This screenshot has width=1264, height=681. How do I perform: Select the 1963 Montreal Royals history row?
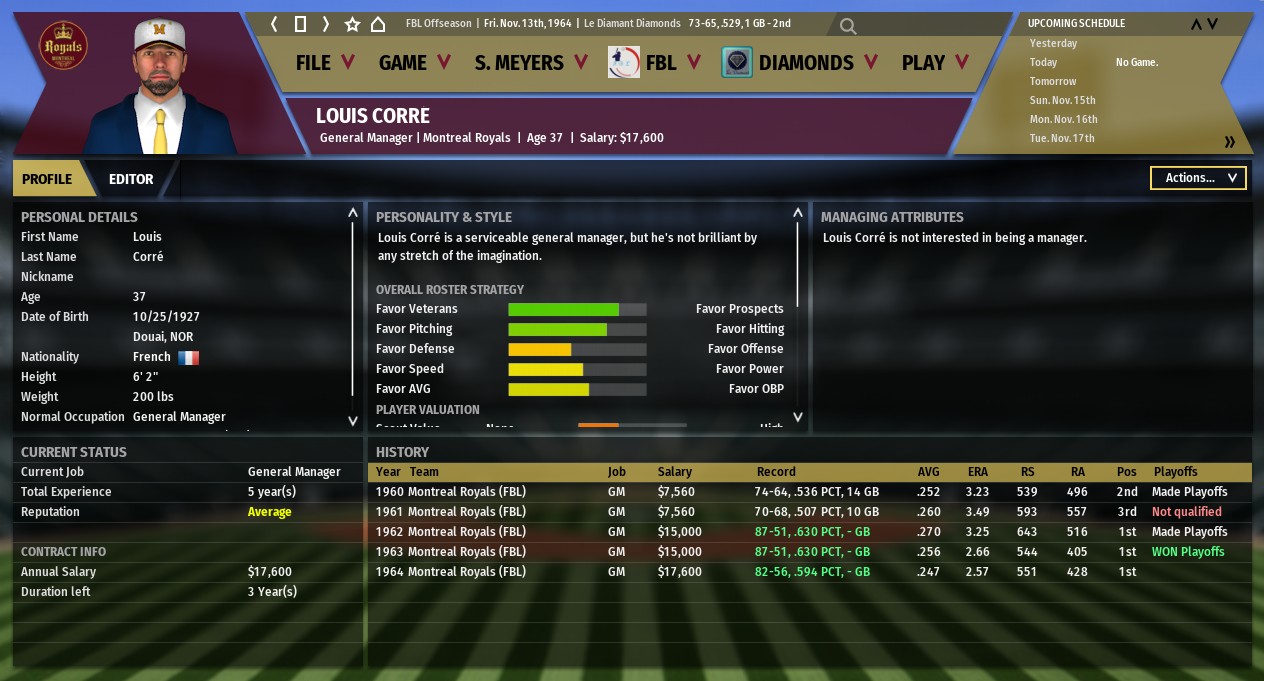(808, 552)
